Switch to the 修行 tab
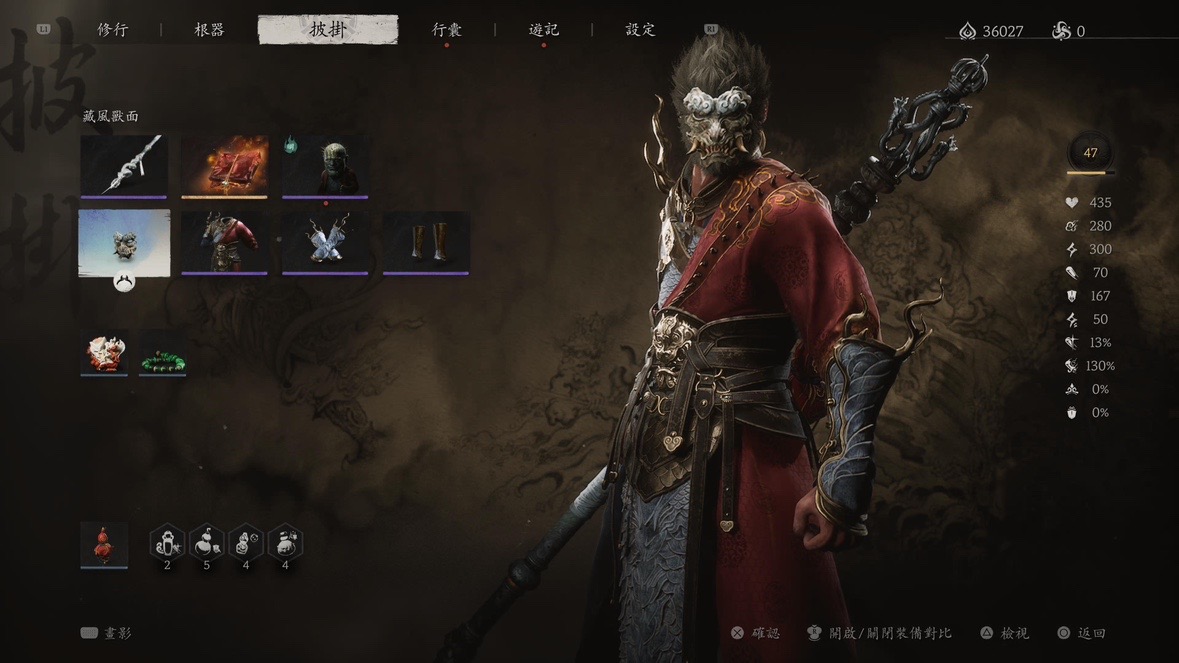The width and height of the screenshot is (1179, 663). click(112, 30)
